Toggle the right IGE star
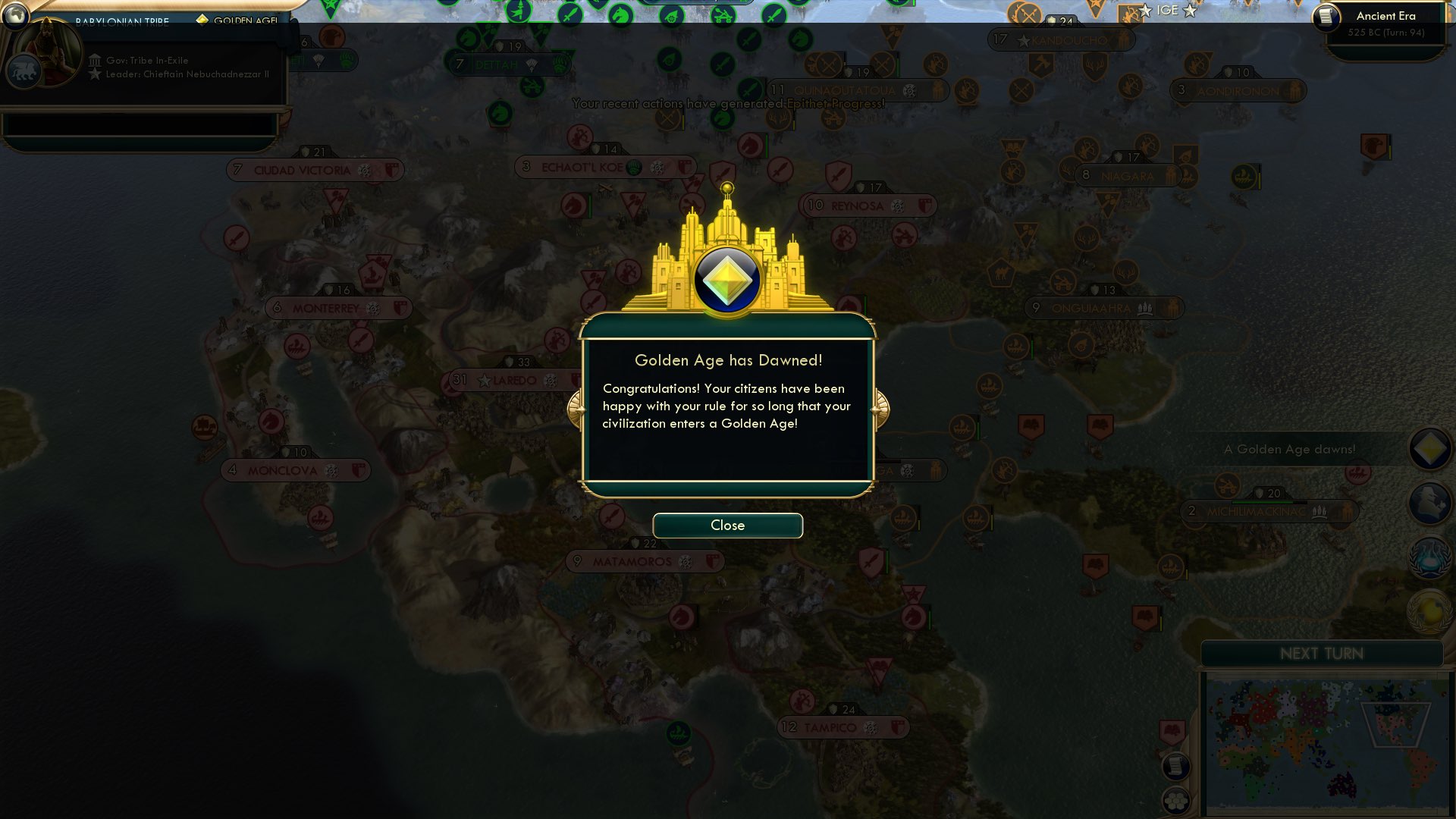1456x819 pixels. coord(1189,11)
